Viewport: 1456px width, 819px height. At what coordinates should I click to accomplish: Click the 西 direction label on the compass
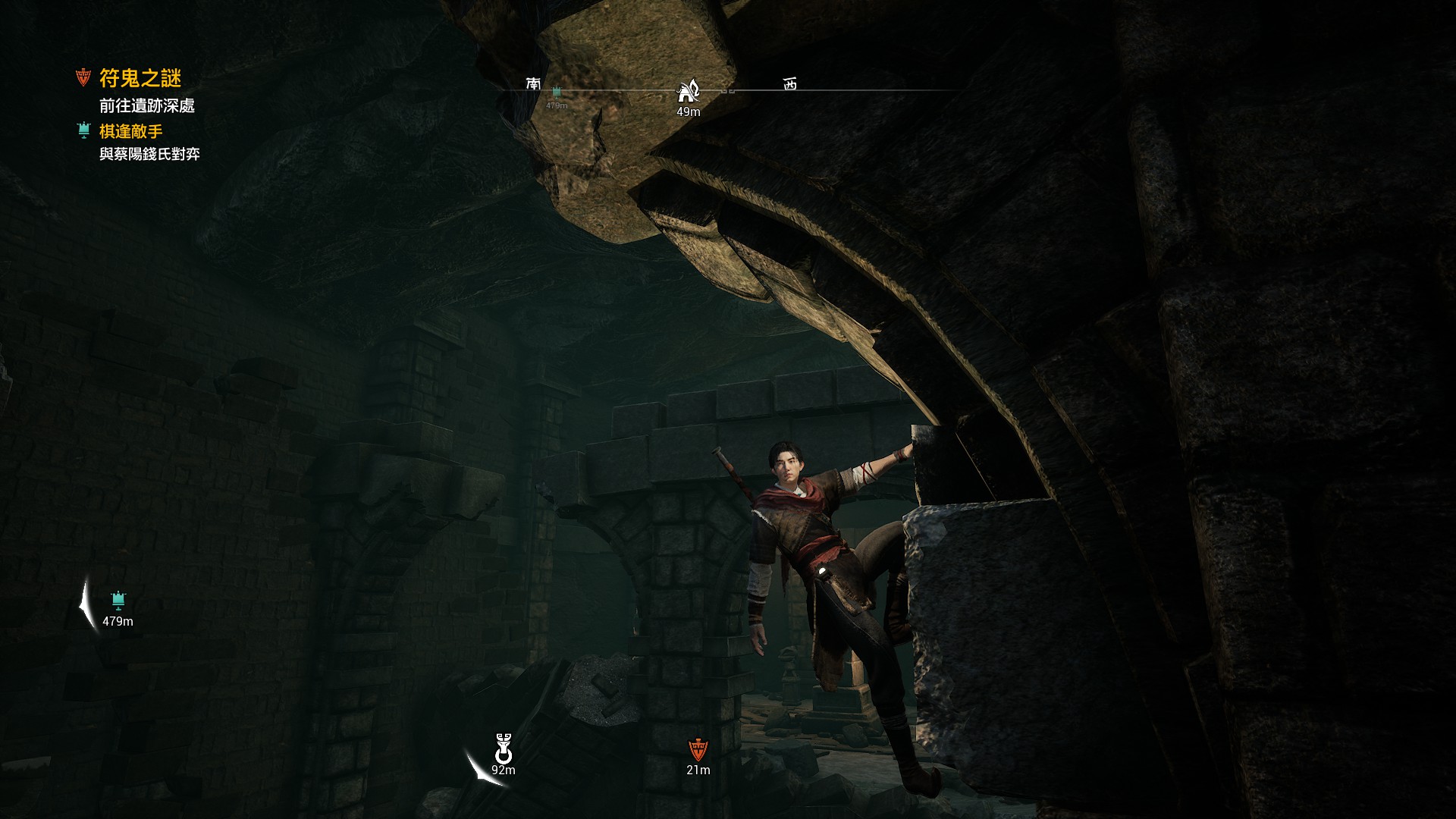790,84
